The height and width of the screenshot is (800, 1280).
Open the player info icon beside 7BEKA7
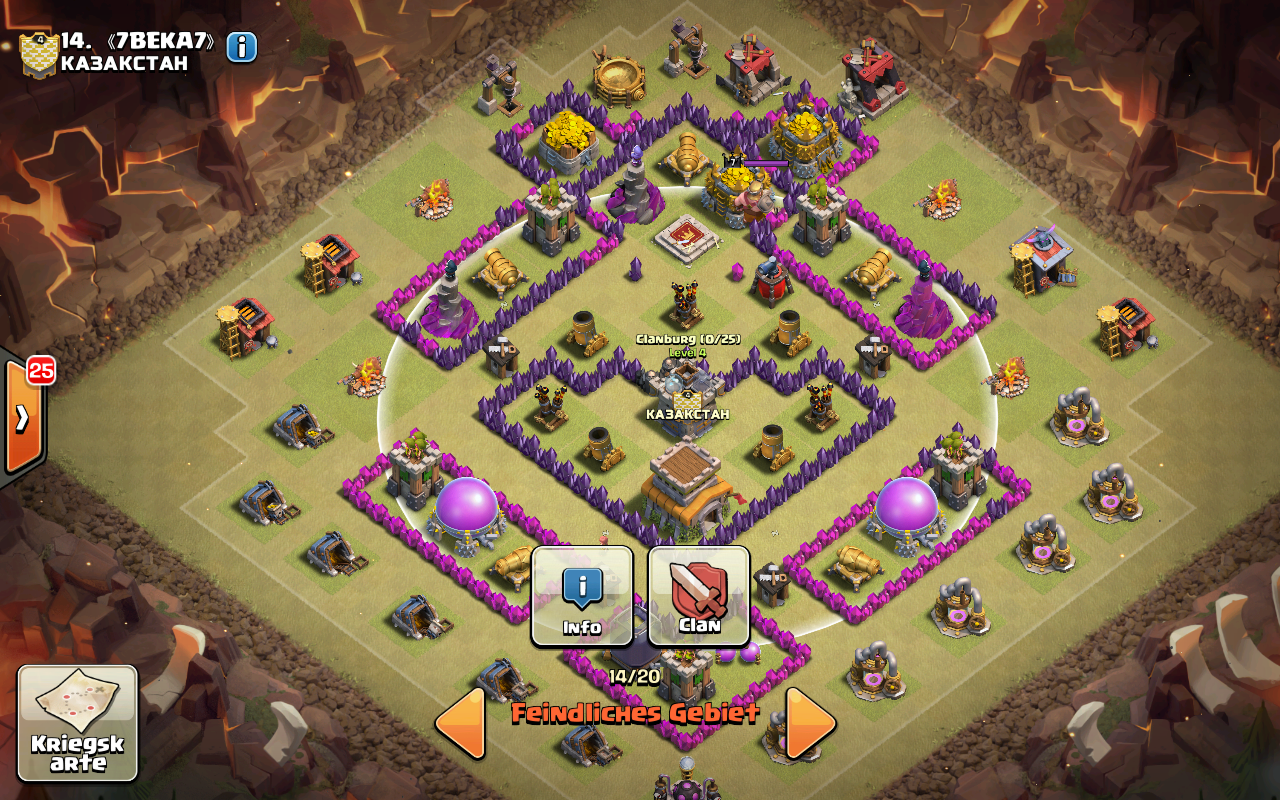click(242, 47)
